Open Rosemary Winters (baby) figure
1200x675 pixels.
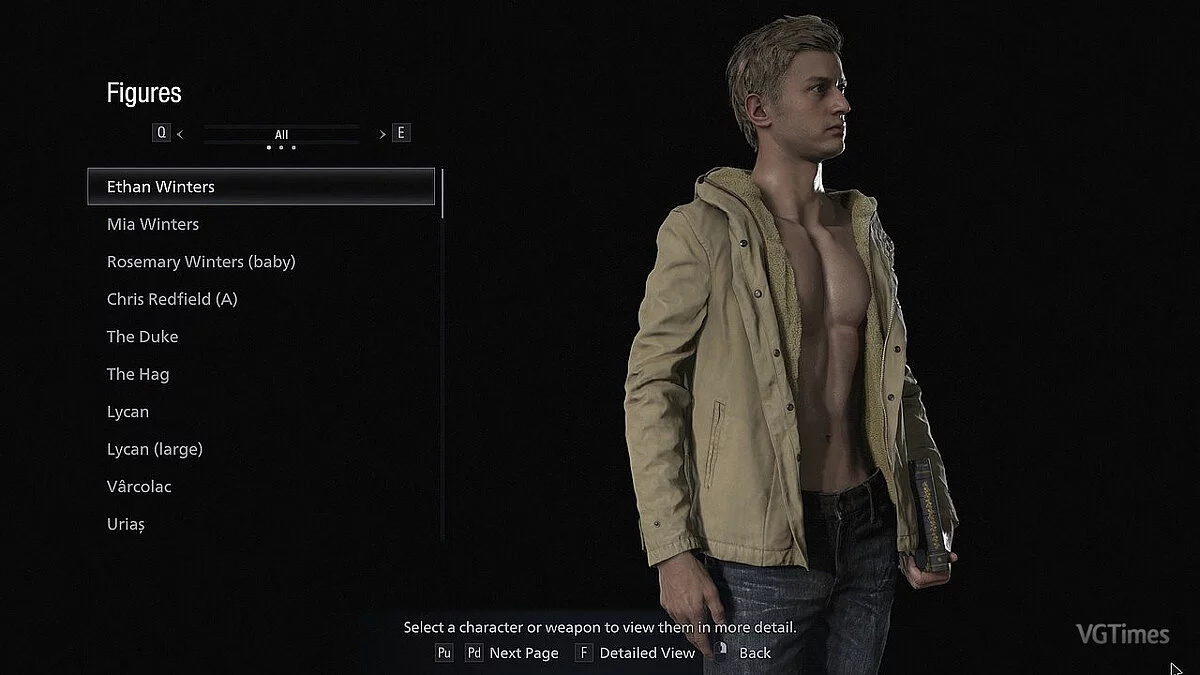(201, 262)
